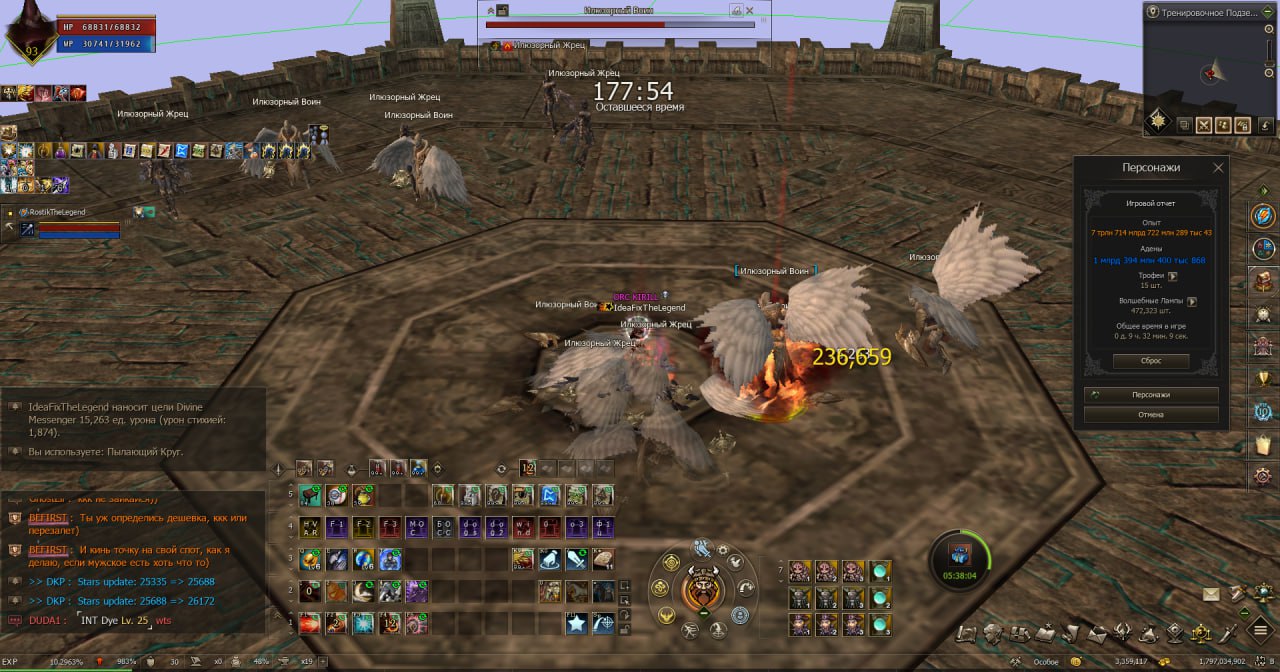1280x672 pixels.
Task: Select the H.V A.R macro slot
Action: pos(310,527)
